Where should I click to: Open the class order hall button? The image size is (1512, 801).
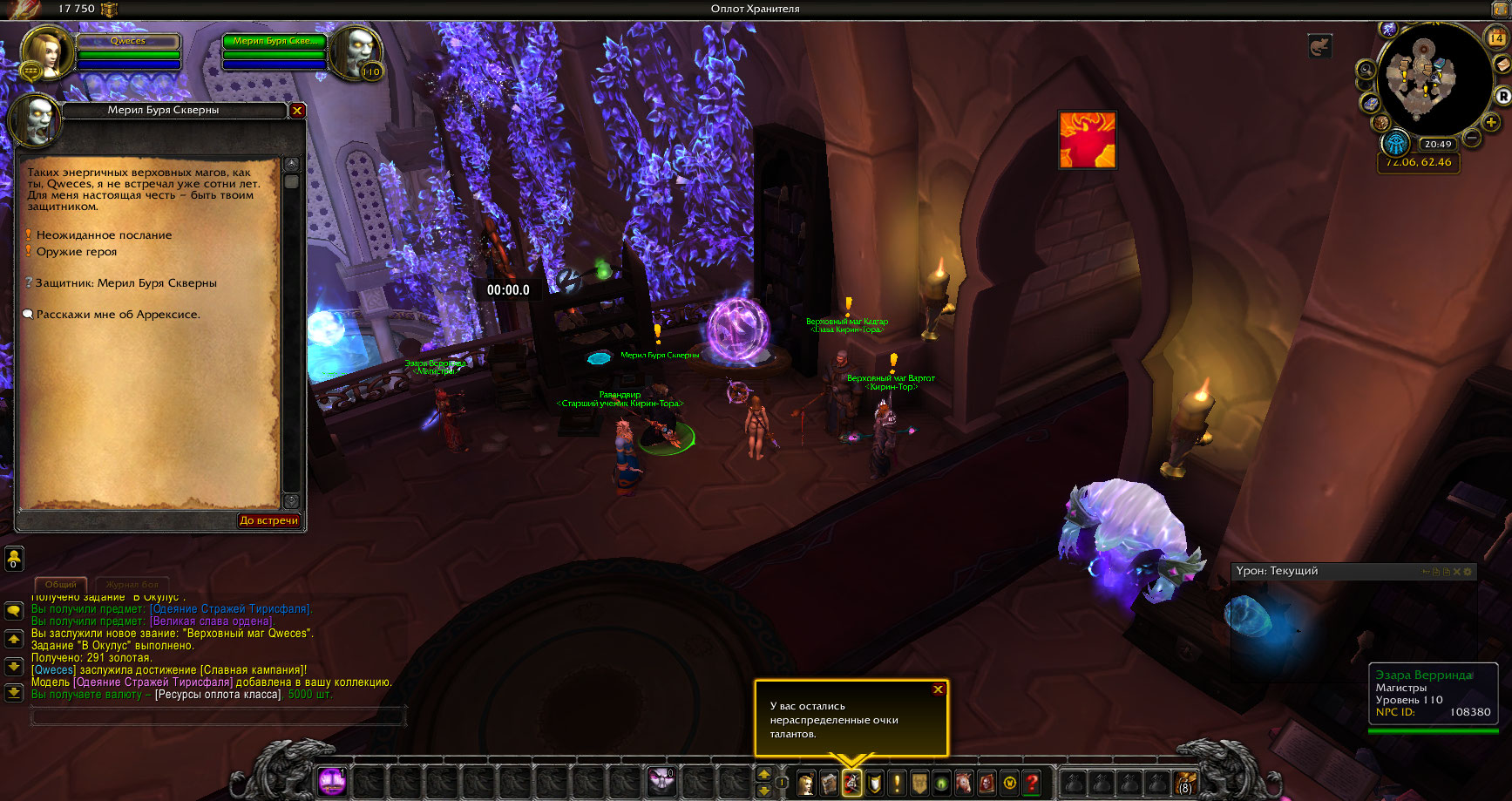pos(1395,144)
